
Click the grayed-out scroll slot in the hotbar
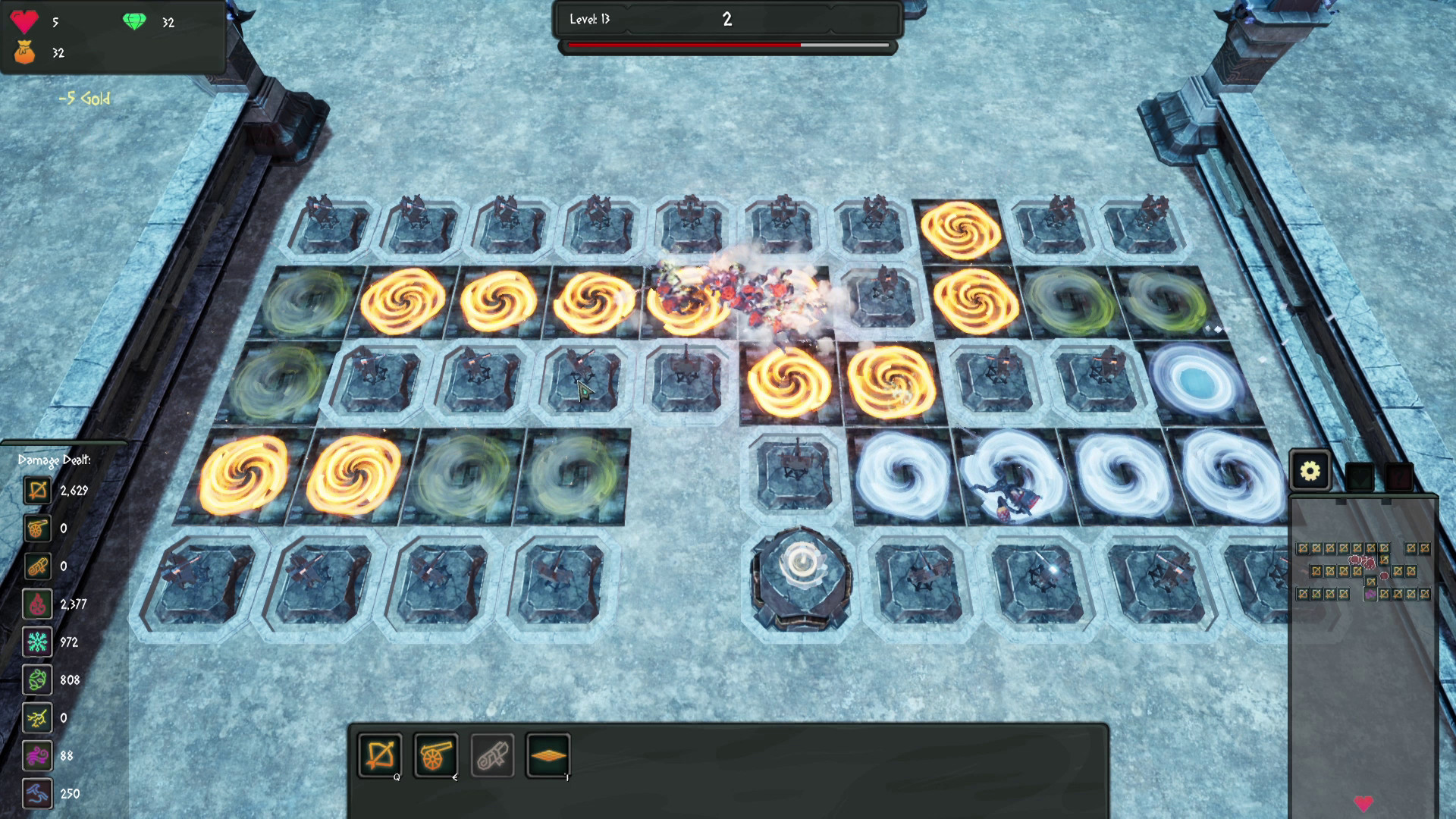[x=491, y=756]
